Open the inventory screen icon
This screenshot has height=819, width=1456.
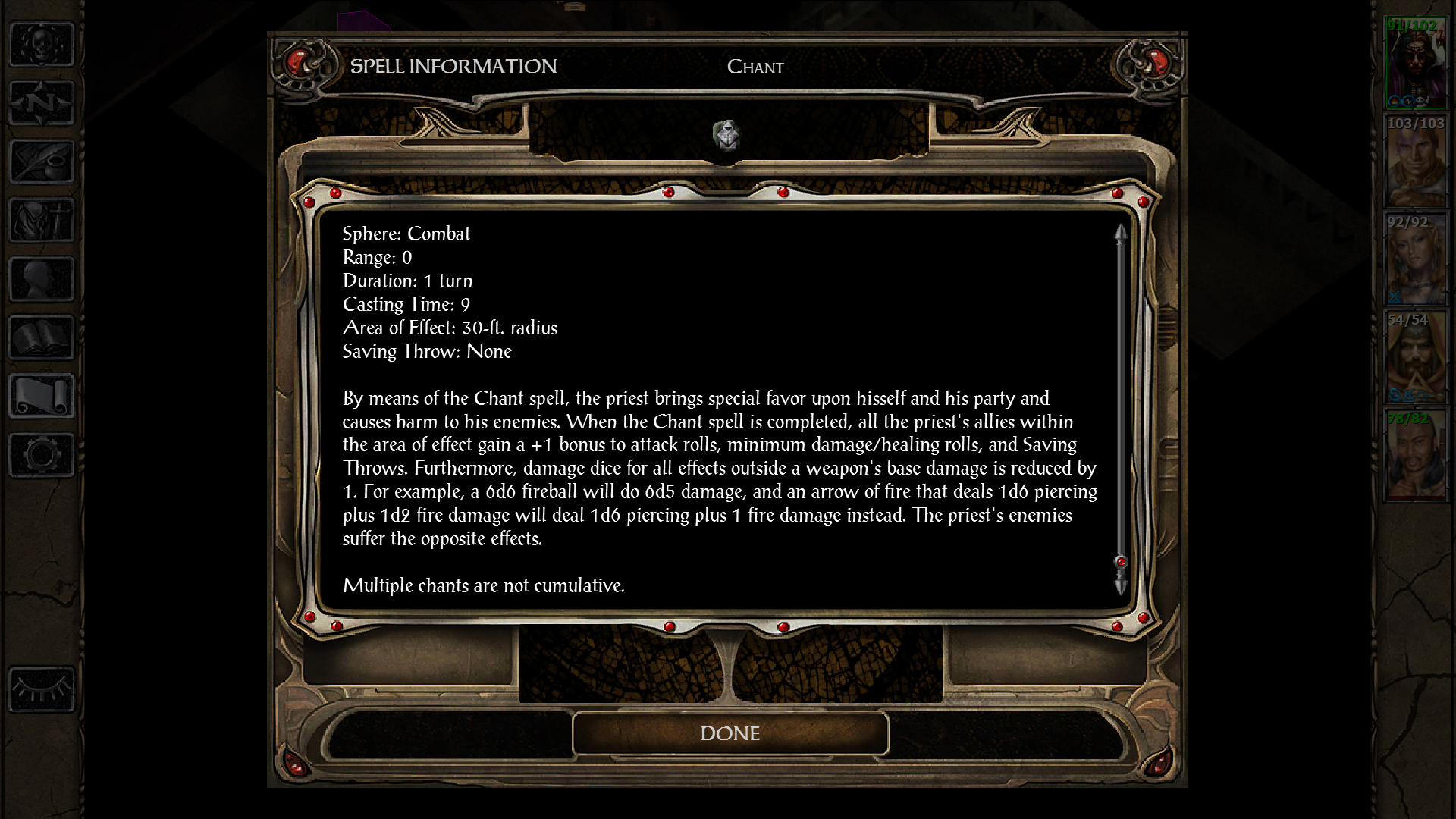pyautogui.click(x=42, y=220)
